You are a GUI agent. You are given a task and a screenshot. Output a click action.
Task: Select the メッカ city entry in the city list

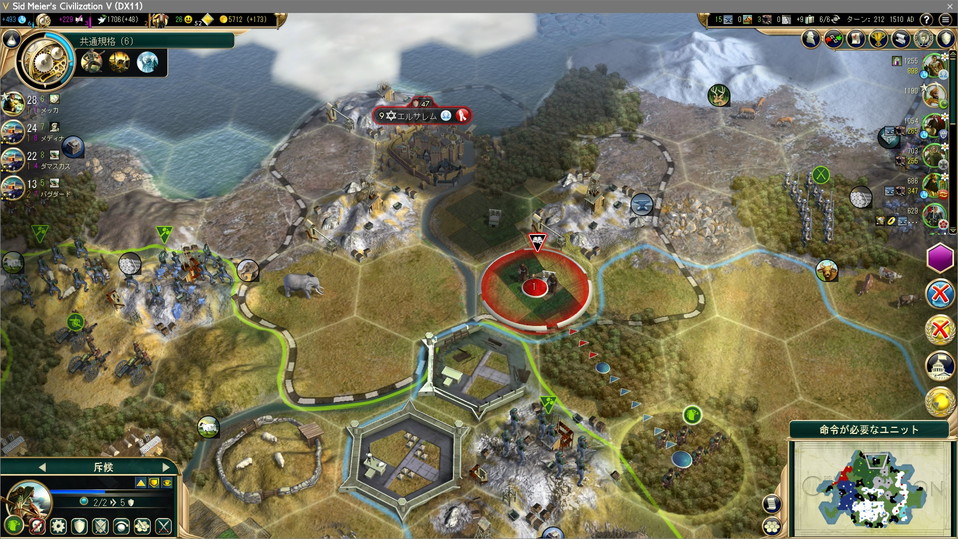pyautogui.click(x=14, y=102)
